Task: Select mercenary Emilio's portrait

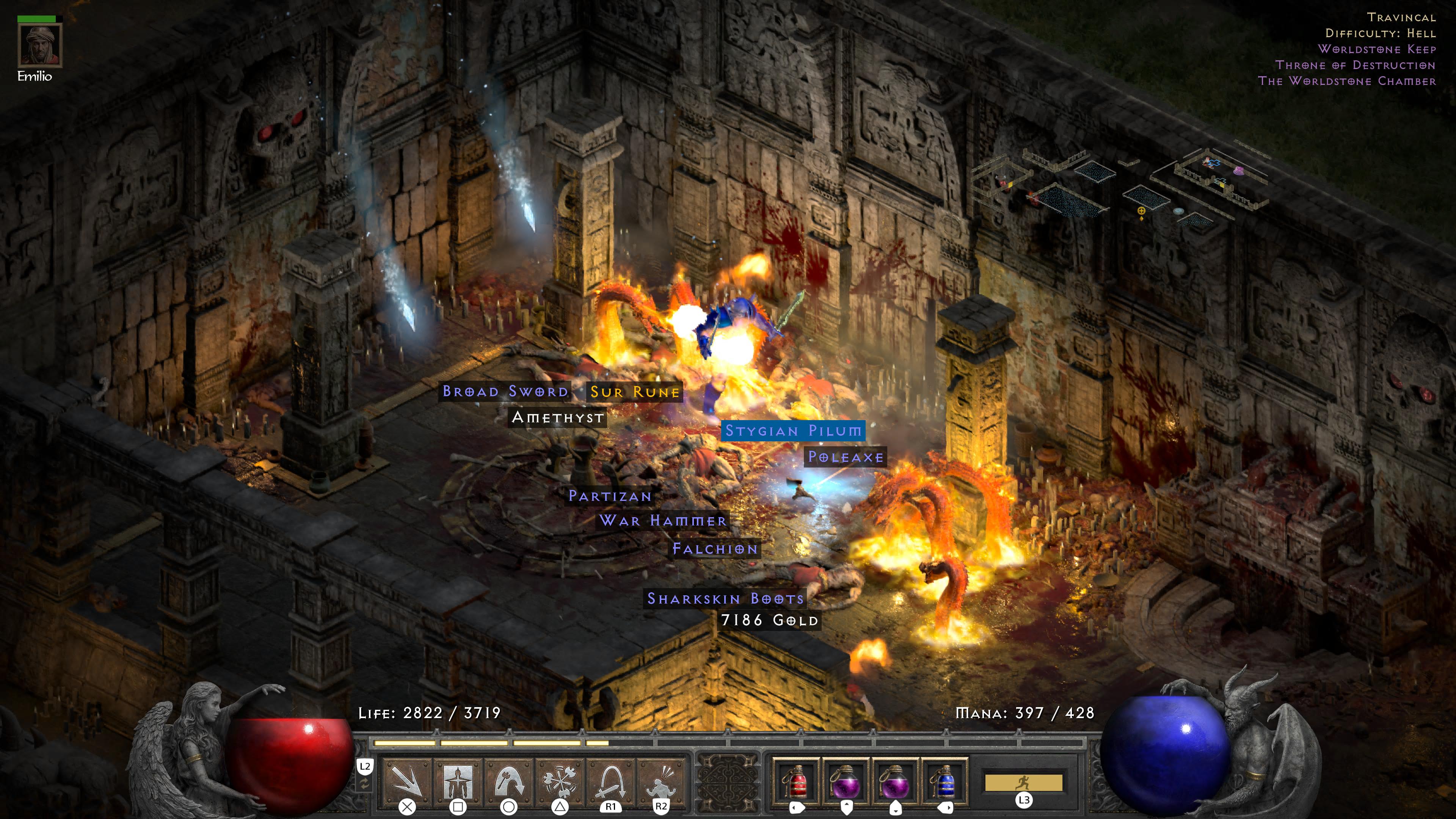Action: click(x=39, y=45)
